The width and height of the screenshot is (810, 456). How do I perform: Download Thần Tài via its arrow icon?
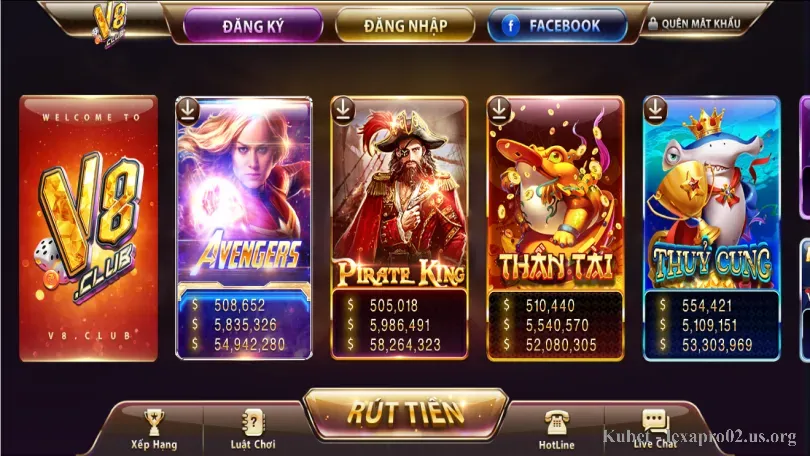coord(500,109)
